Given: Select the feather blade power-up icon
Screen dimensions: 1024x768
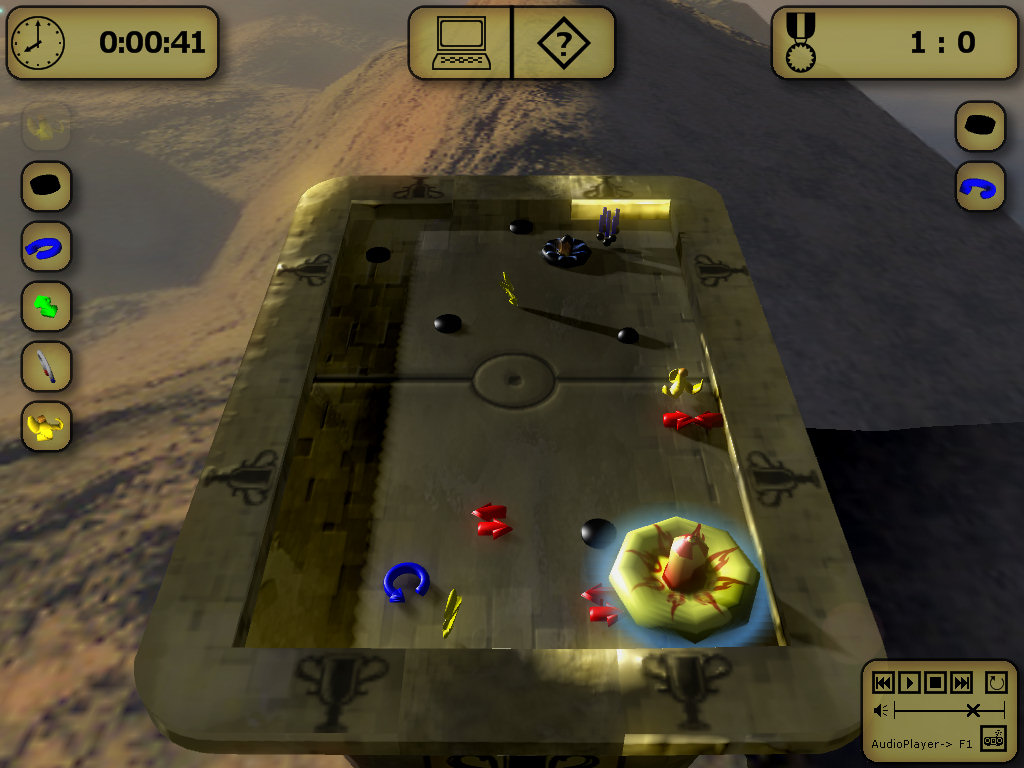Looking at the screenshot, I should tap(47, 366).
